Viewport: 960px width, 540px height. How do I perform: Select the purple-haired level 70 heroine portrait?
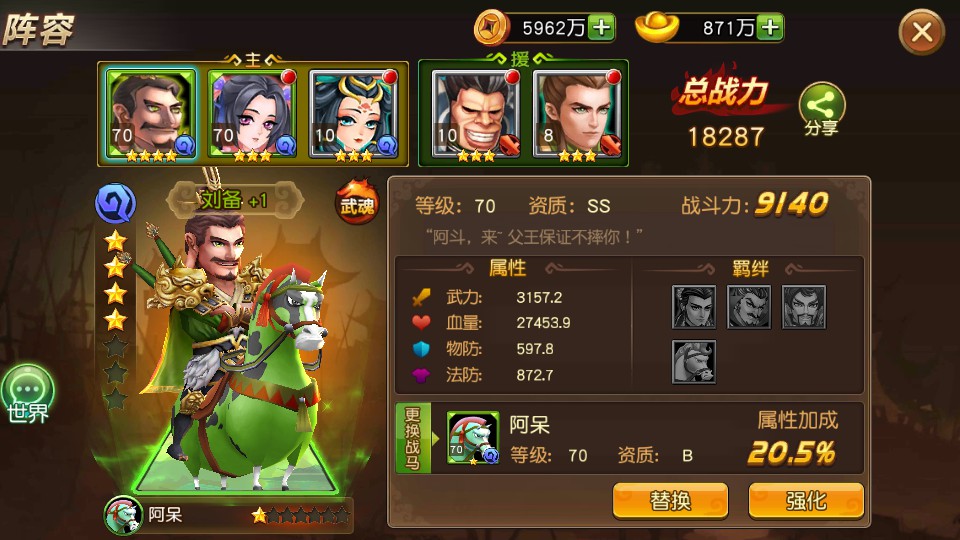pyautogui.click(x=244, y=114)
